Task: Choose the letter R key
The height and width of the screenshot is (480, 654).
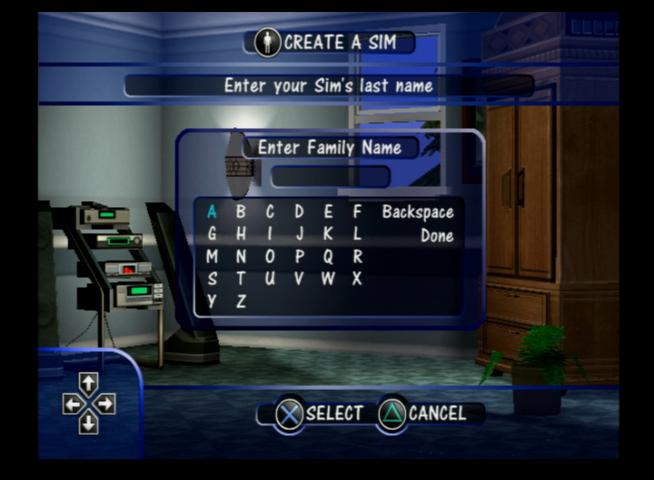Action: pos(357,256)
